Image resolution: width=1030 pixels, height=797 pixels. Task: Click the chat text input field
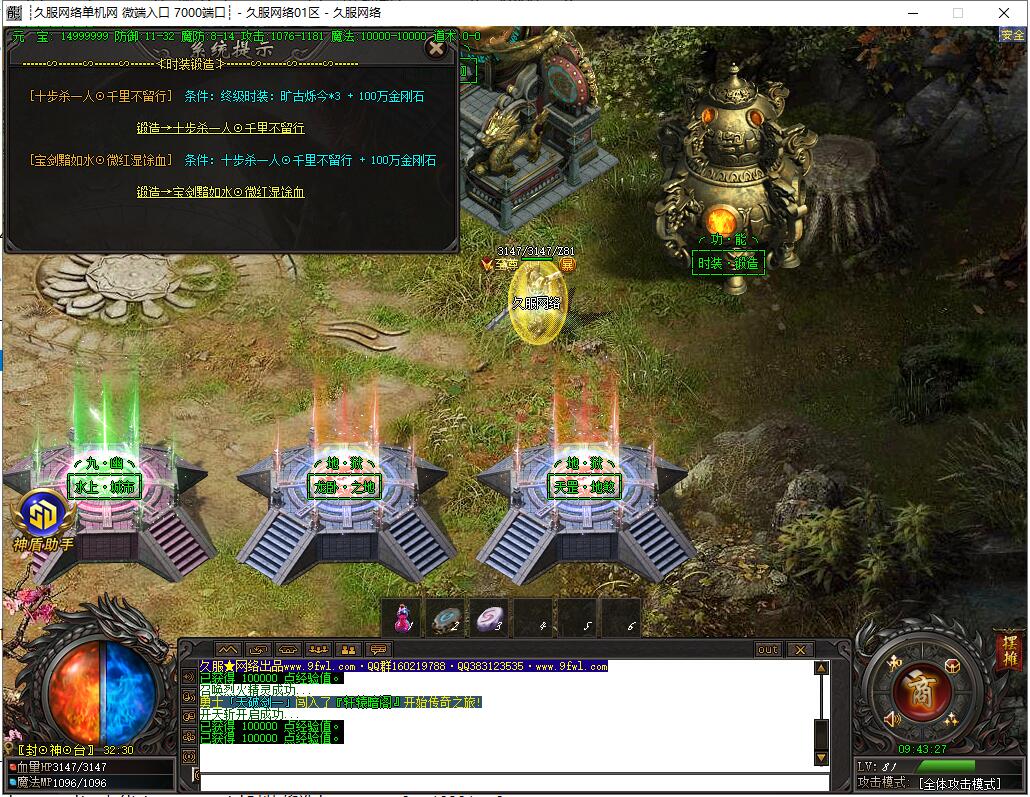[500, 781]
